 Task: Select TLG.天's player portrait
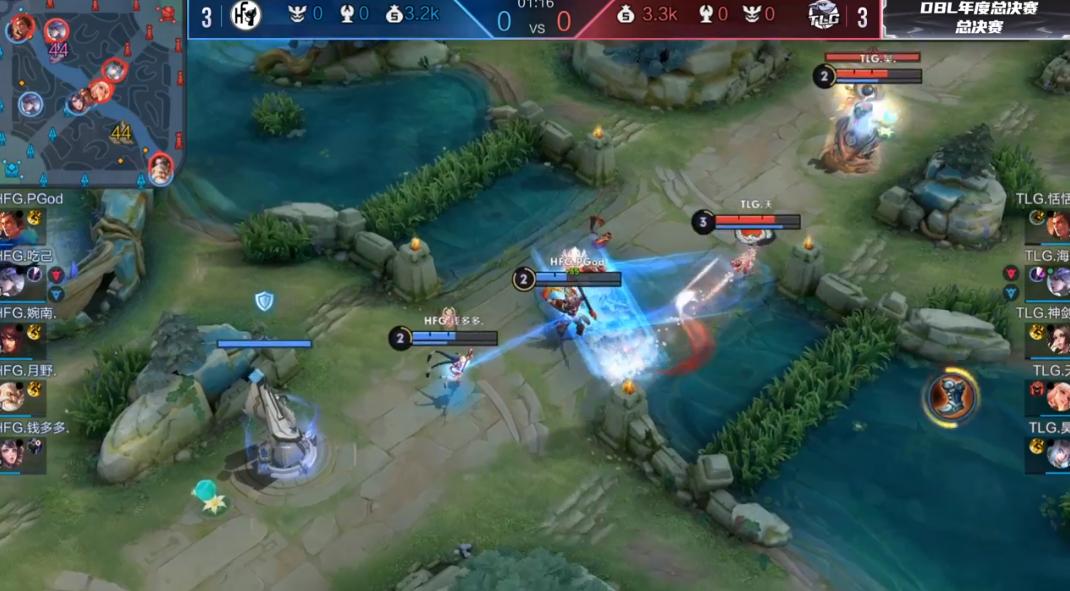click(x=1058, y=397)
